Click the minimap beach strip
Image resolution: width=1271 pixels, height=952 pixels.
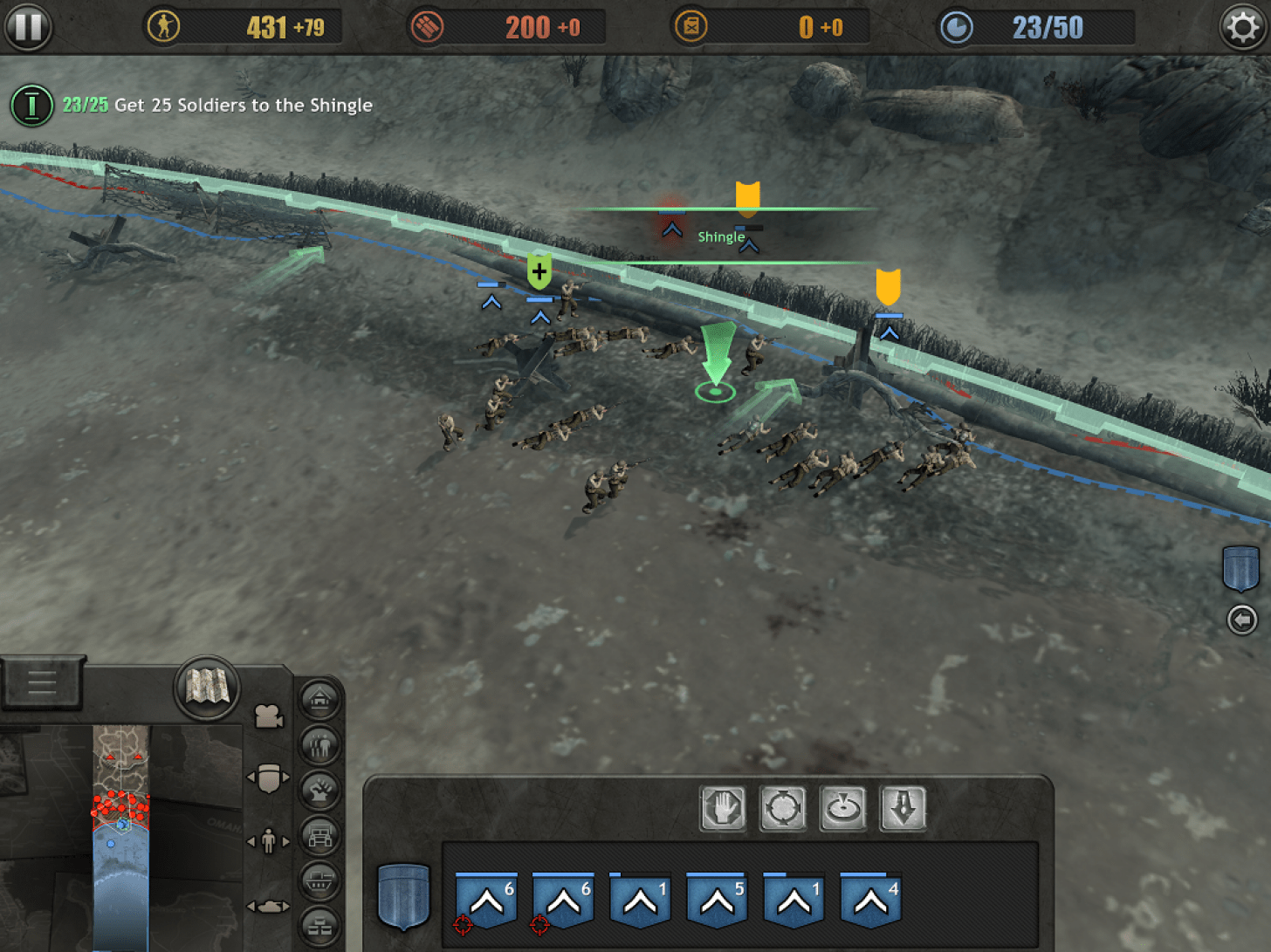pyautogui.click(x=120, y=838)
